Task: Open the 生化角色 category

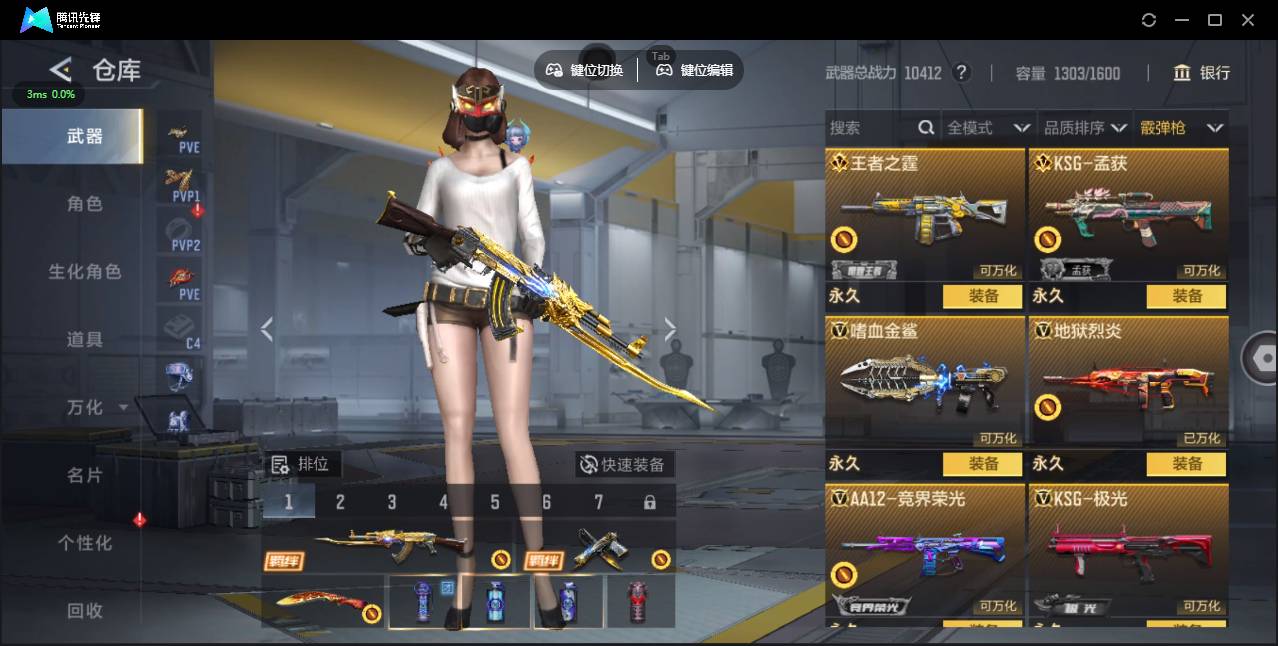Action: tap(85, 272)
